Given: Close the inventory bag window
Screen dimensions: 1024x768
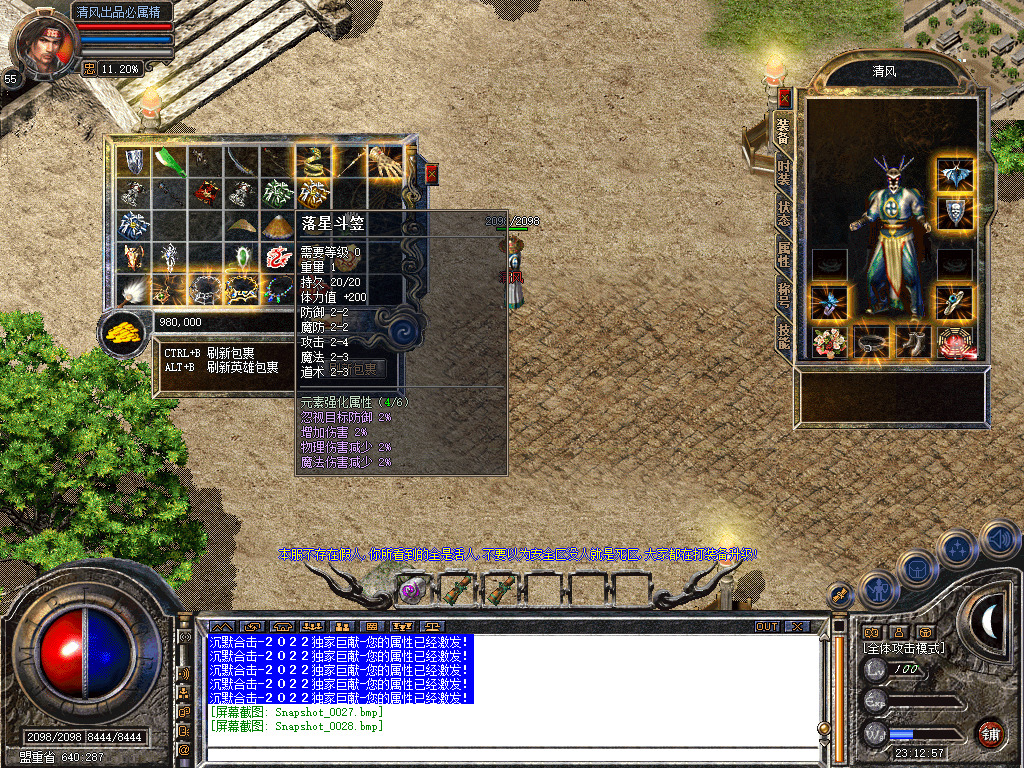Looking at the screenshot, I should (431, 173).
